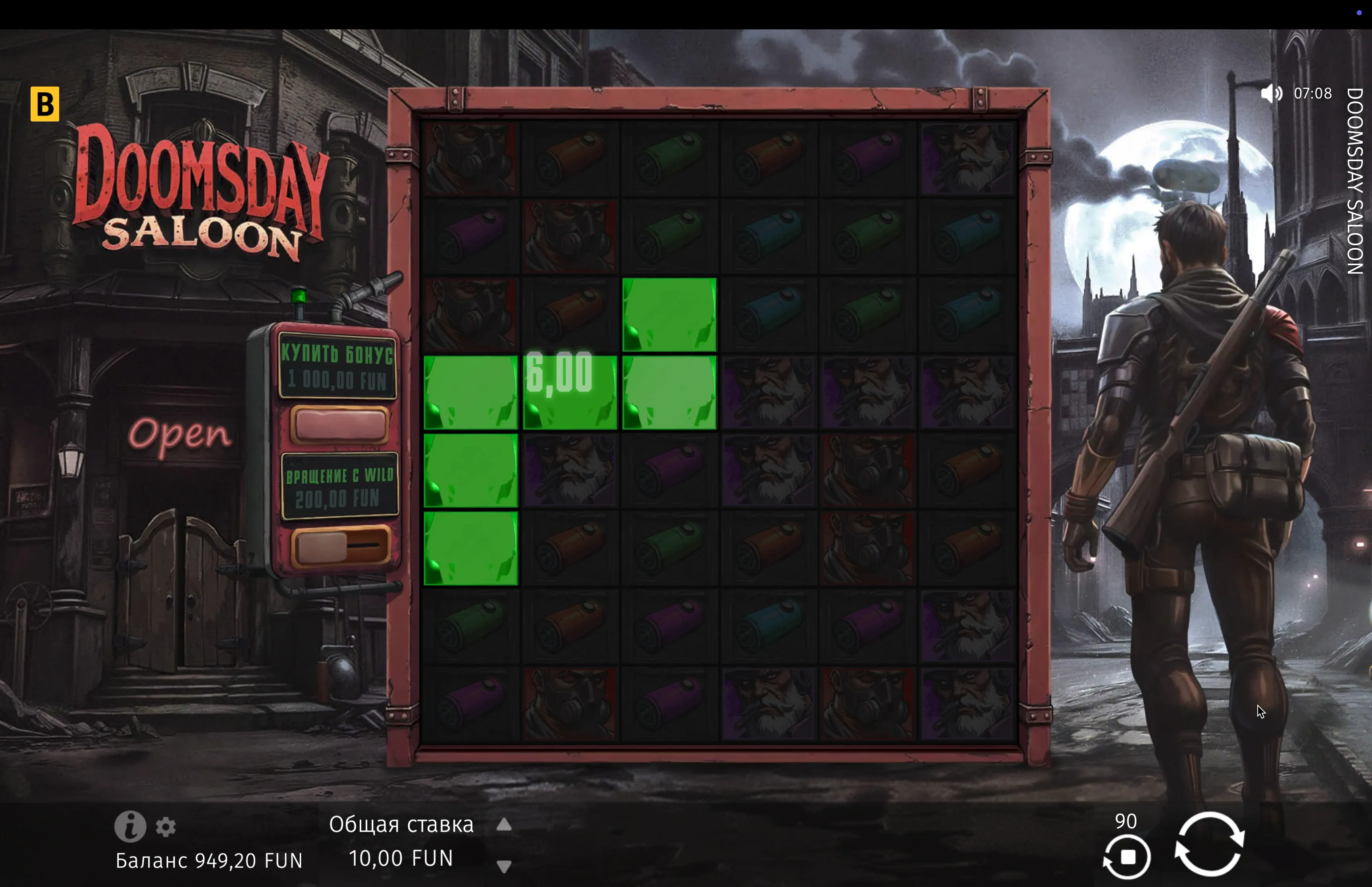Spin the reels with the large spin button
The height and width of the screenshot is (887, 1372).
pos(1209,844)
